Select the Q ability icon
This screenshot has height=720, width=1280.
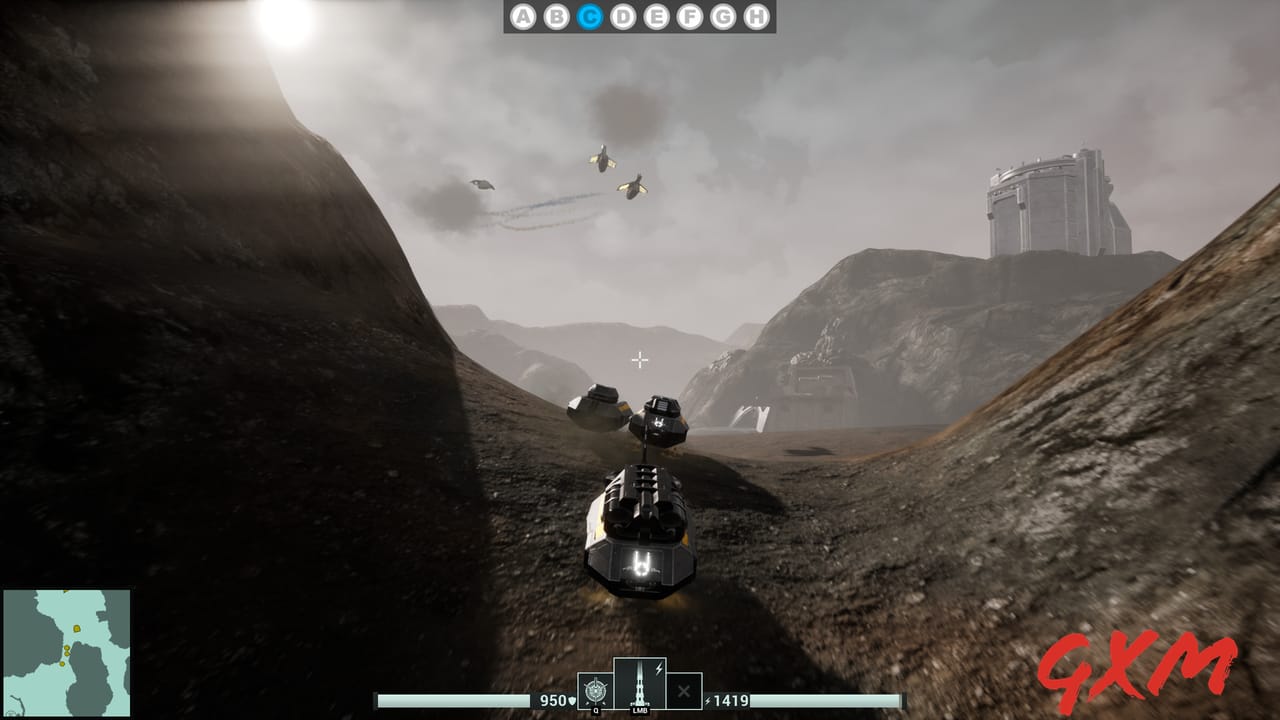point(596,692)
